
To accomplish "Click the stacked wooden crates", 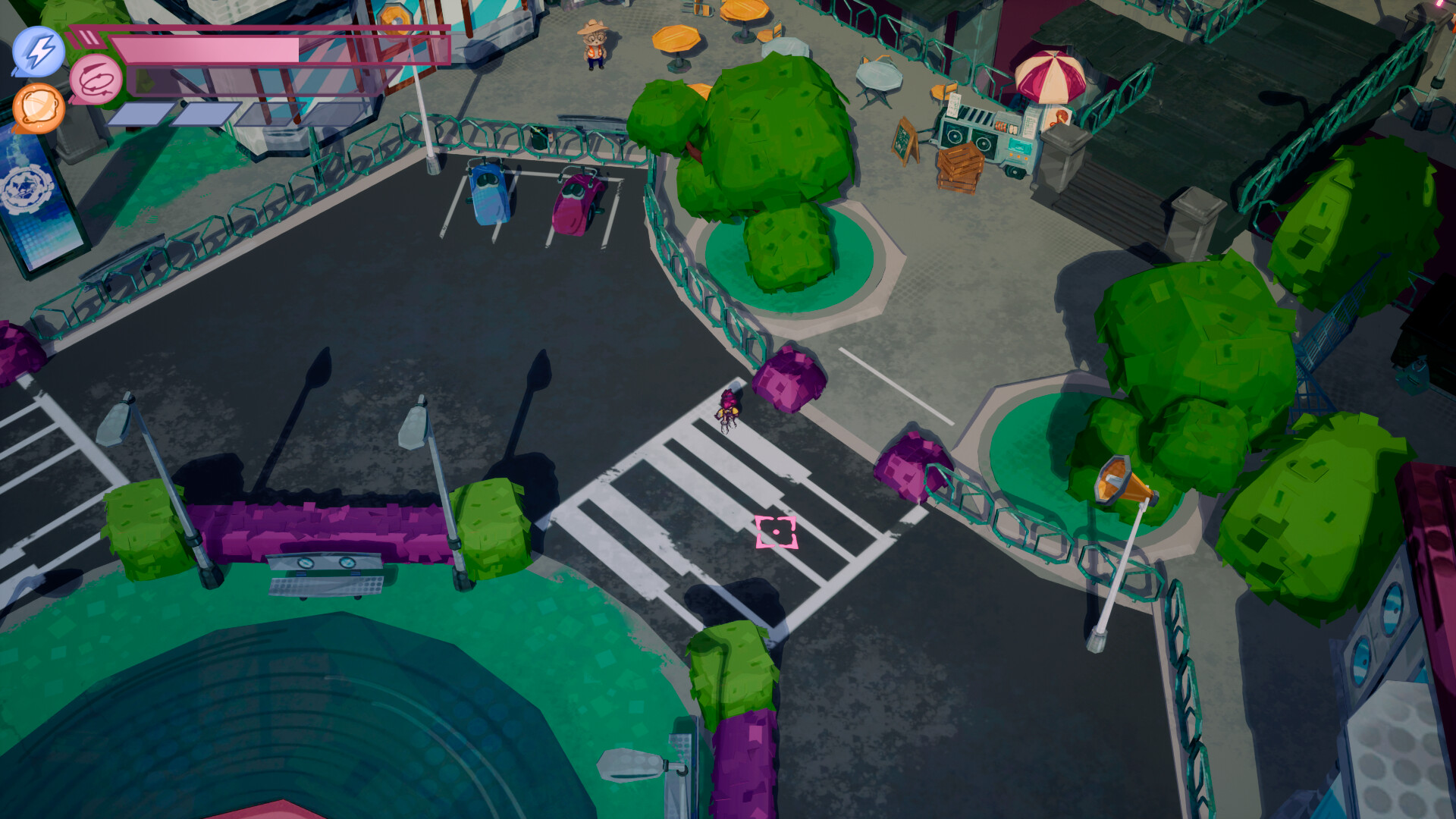I will coord(959,167).
